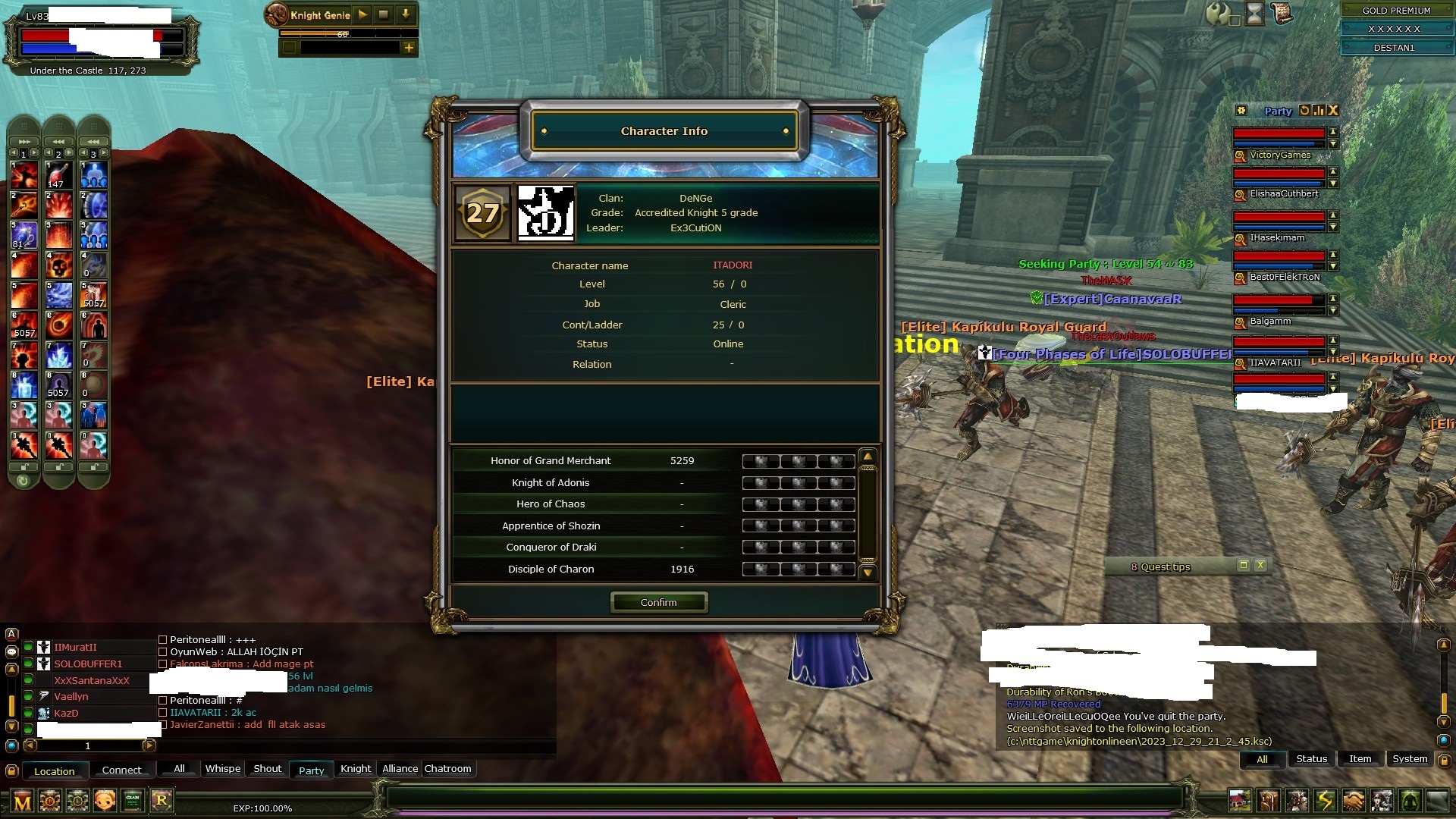Open the M menu icon
Screen dimensions: 1456x819
click(x=23, y=801)
